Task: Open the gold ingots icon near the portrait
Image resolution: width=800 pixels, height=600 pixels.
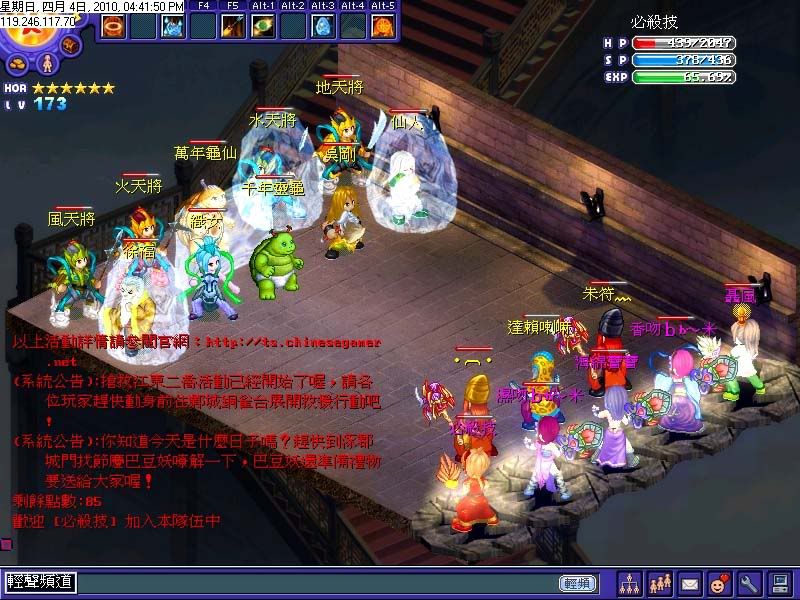Action: (x=19, y=65)
